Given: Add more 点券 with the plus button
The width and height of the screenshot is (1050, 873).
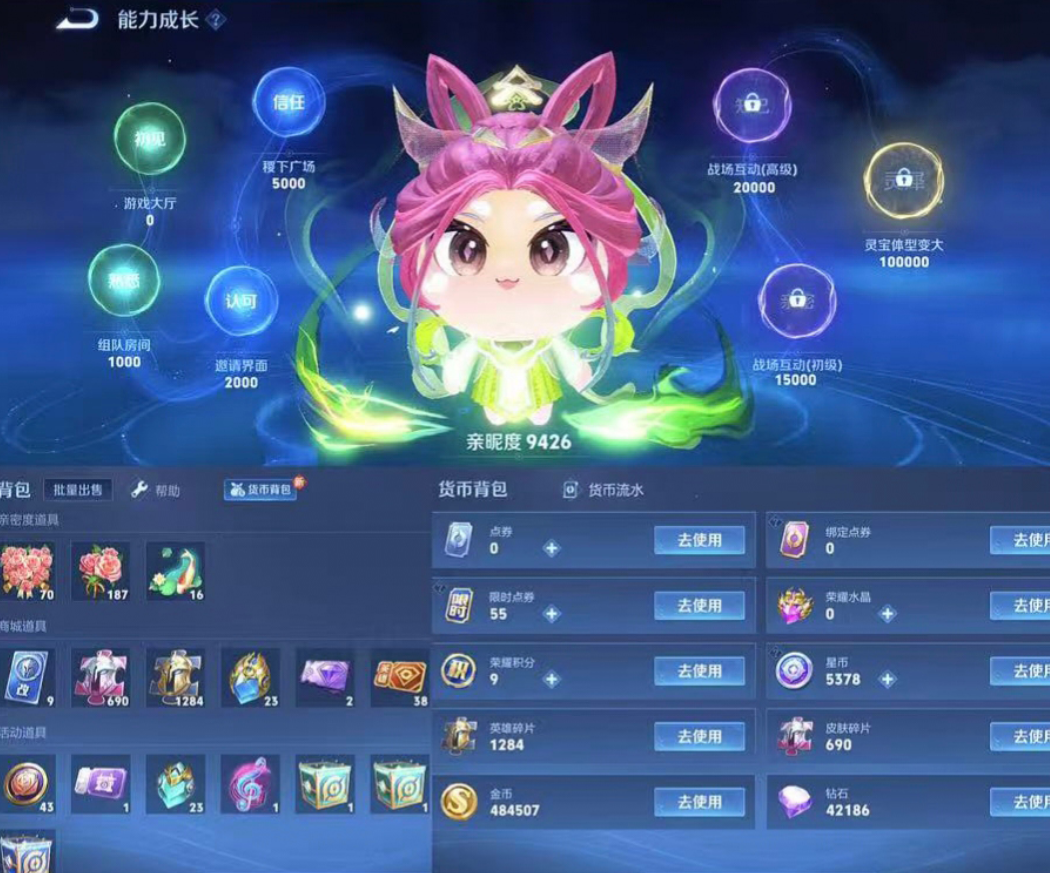Looking at the screenshot, I should click(551, 548).
